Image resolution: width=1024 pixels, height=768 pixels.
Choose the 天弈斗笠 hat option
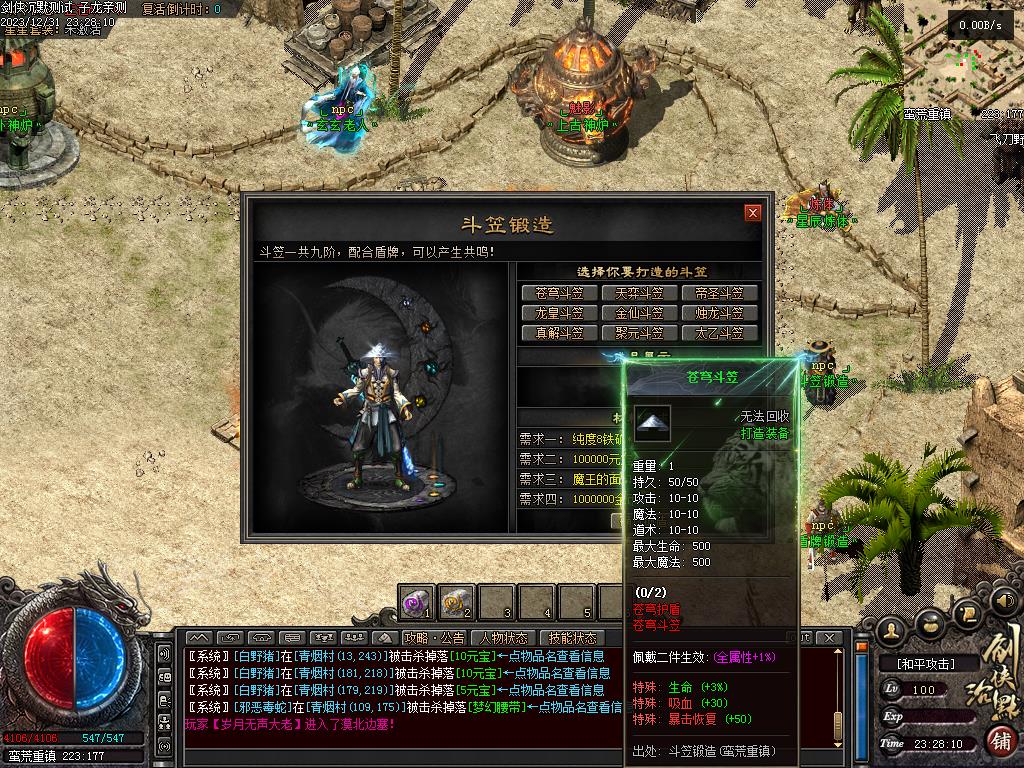[x=639, y=293]
